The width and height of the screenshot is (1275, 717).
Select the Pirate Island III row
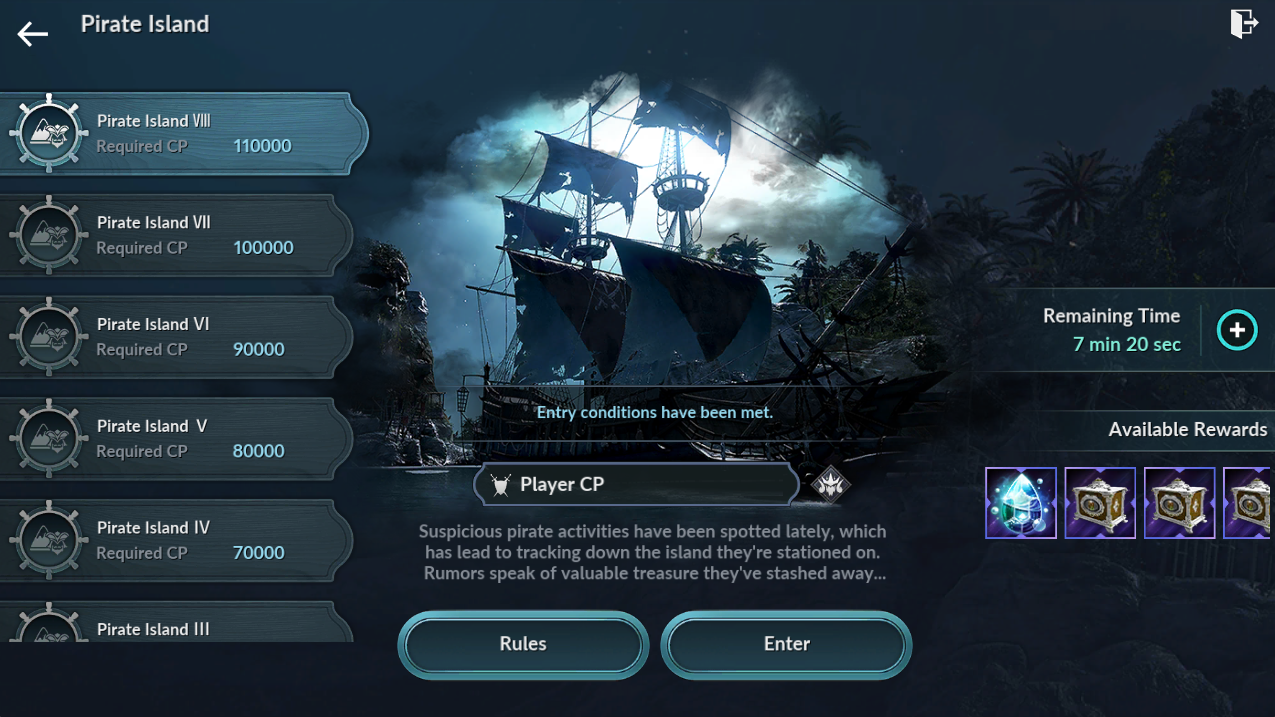click(175, 626)
